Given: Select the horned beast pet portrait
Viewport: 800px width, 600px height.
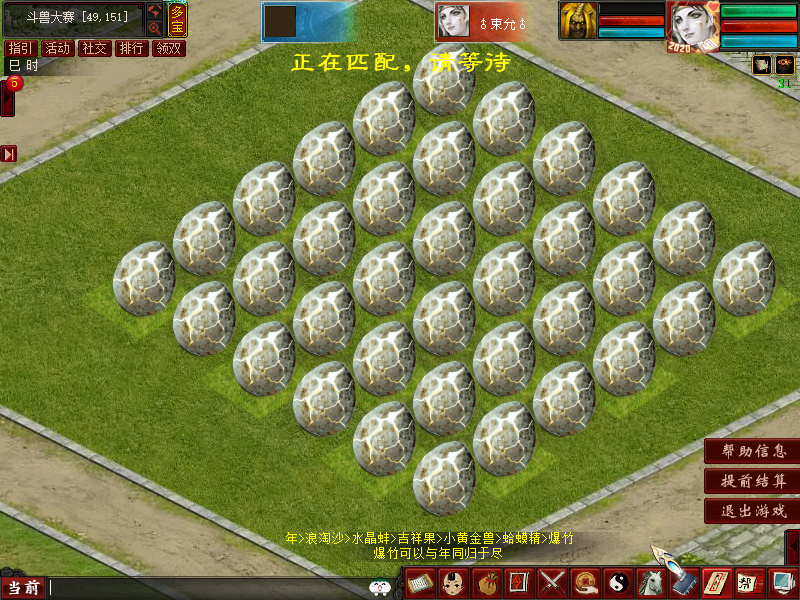Looking at the screenshot, I should click(x=578, y=21).
